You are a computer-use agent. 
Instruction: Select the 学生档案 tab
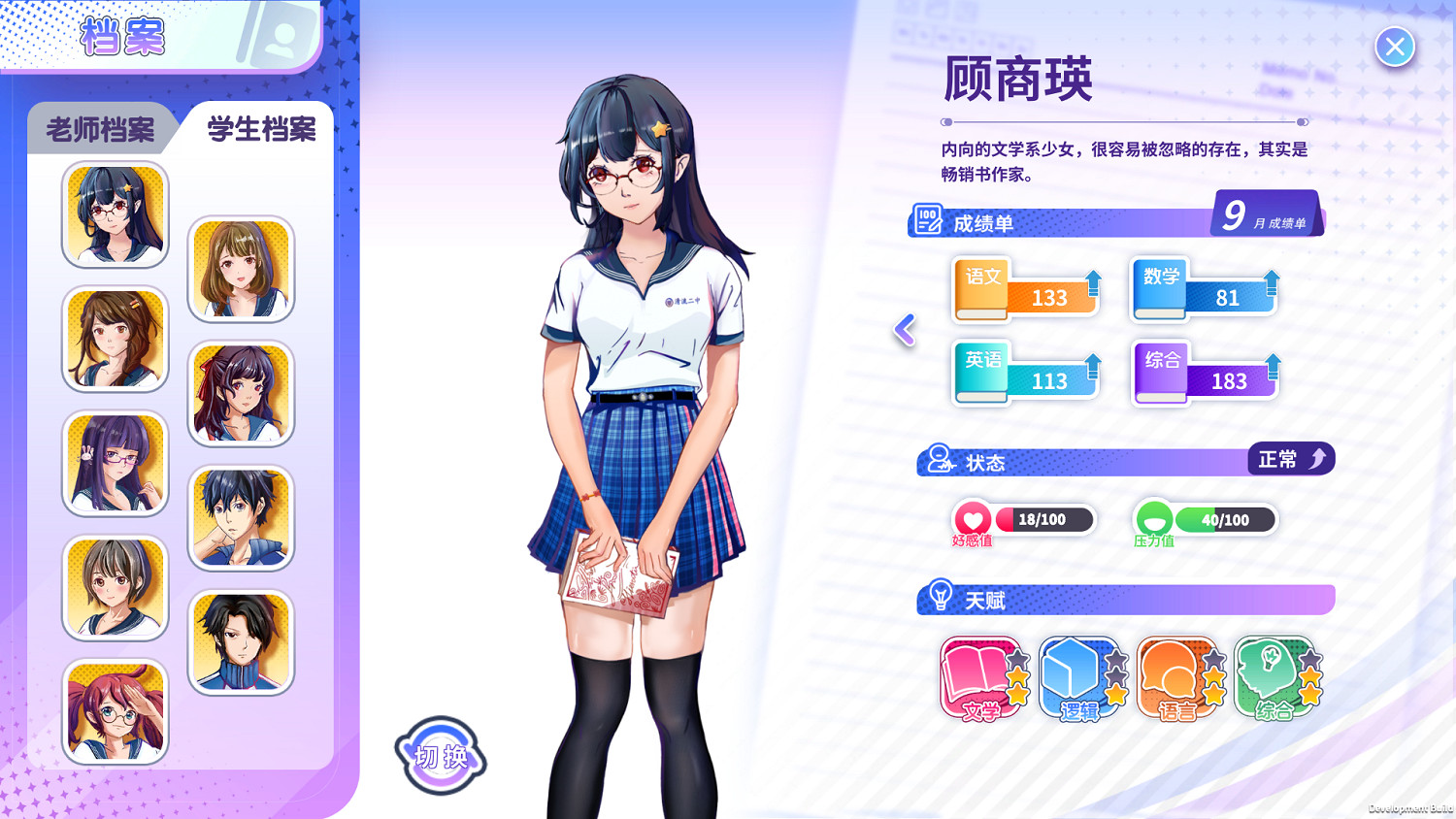click(x=257, y=129)
